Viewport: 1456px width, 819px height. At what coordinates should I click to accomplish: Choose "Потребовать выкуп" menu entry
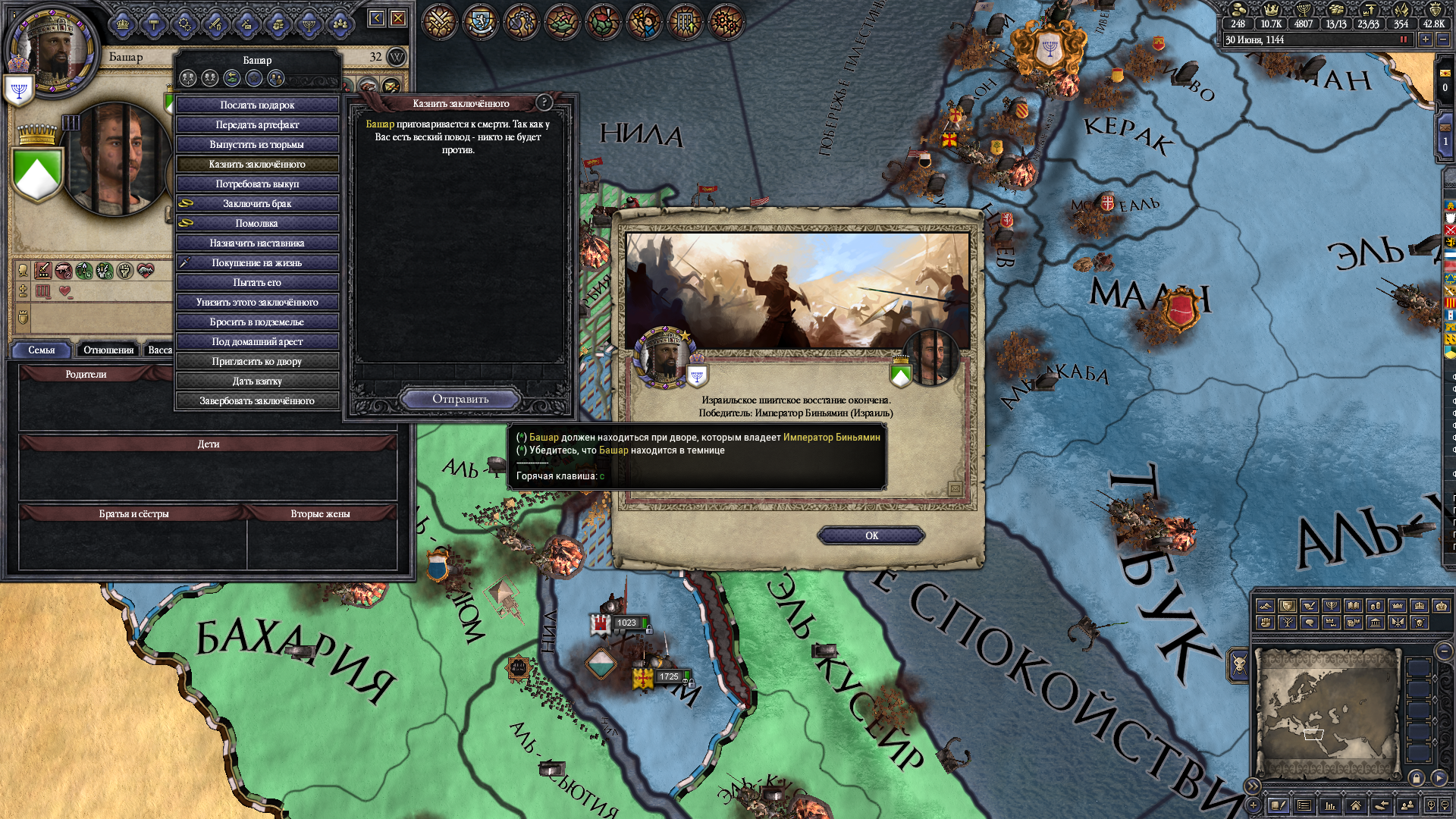click(257, 184)
